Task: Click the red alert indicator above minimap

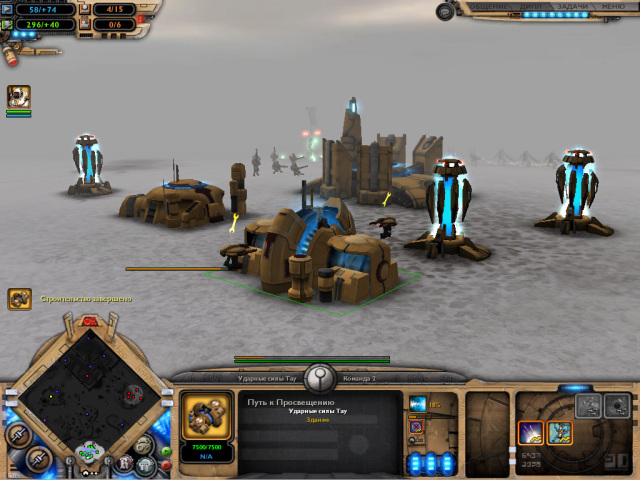Action: (90, 321)
